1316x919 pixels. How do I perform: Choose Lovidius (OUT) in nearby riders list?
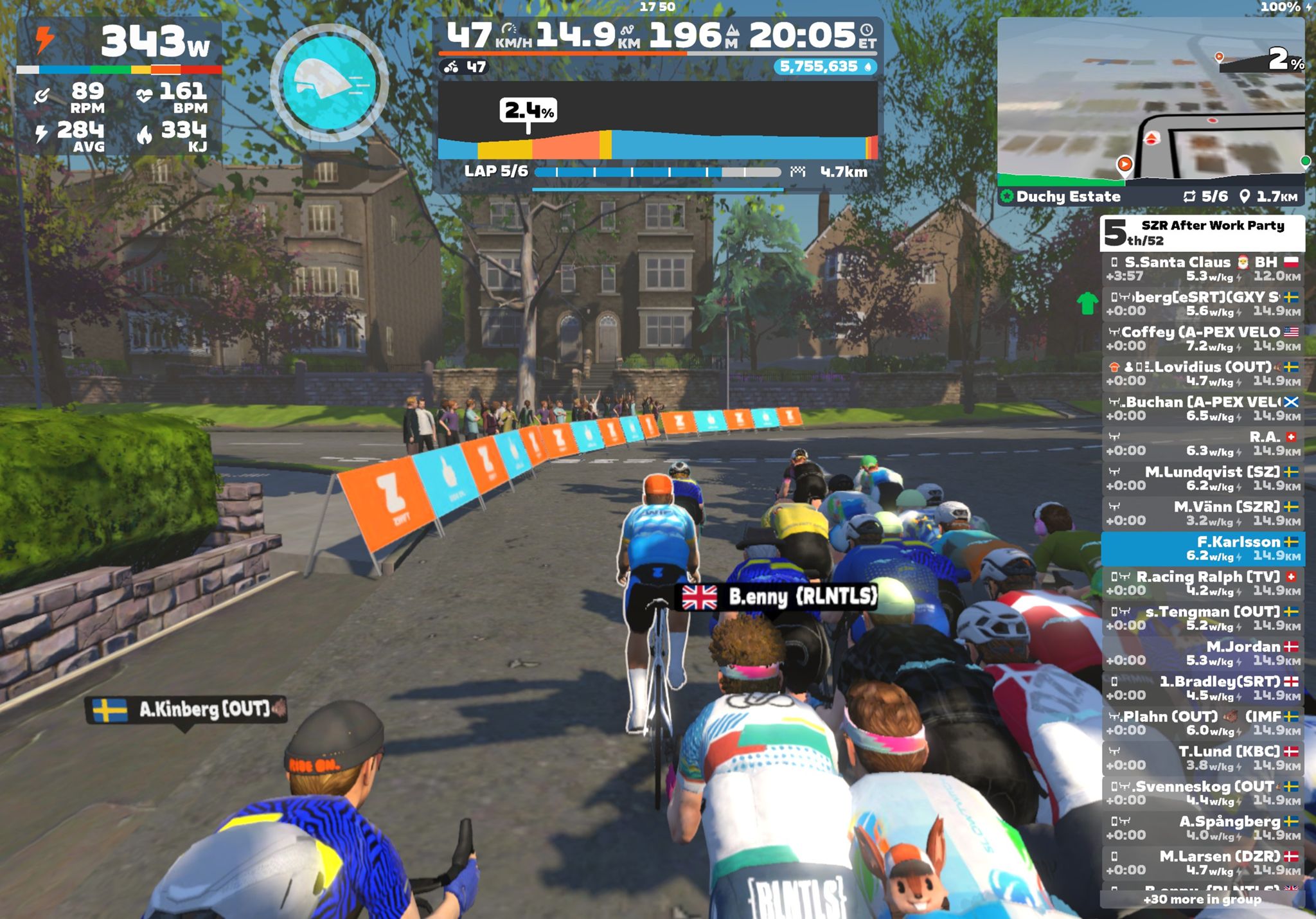pyautogui.click(x=1202, y=373)
